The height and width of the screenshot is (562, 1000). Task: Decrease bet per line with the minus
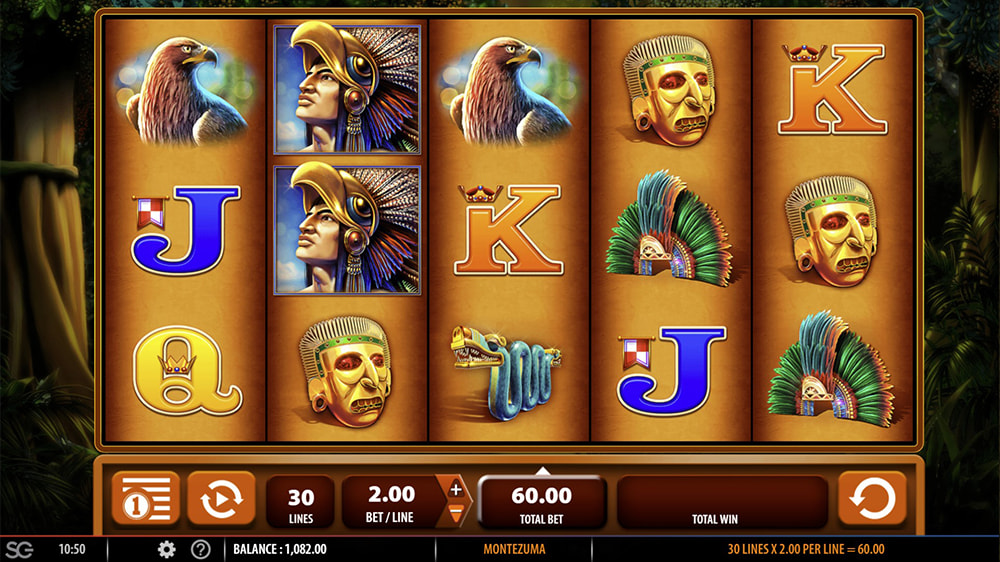pyautogui.click(x=456, y=512)
